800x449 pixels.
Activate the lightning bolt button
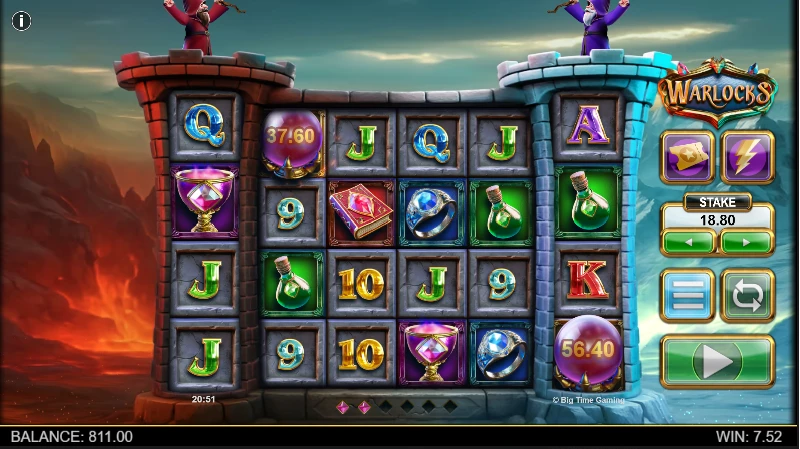tap(747, 157)
